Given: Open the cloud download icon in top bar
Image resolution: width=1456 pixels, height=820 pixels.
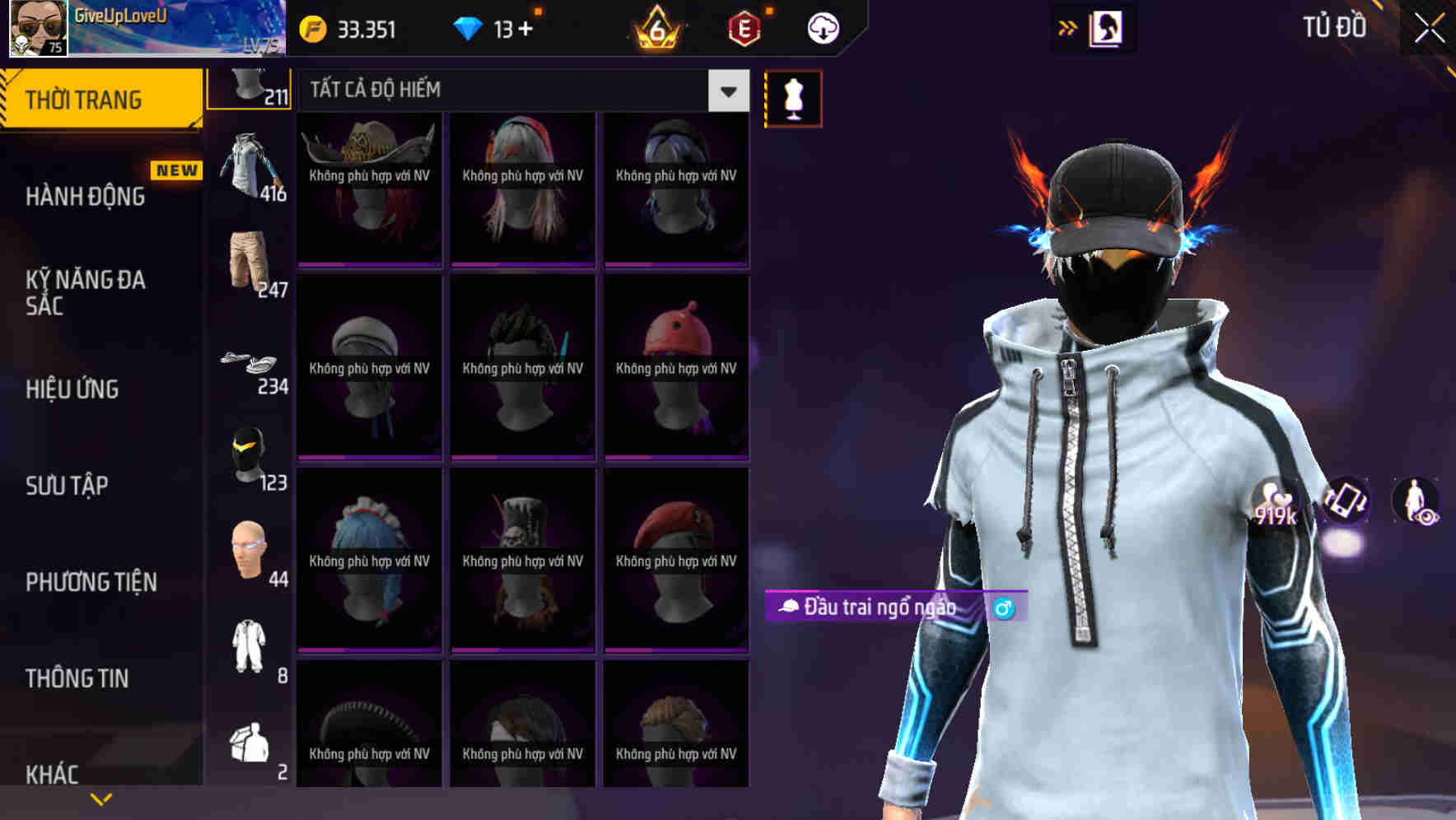Looking at the screenshot, I should click(x=822, y=27).
